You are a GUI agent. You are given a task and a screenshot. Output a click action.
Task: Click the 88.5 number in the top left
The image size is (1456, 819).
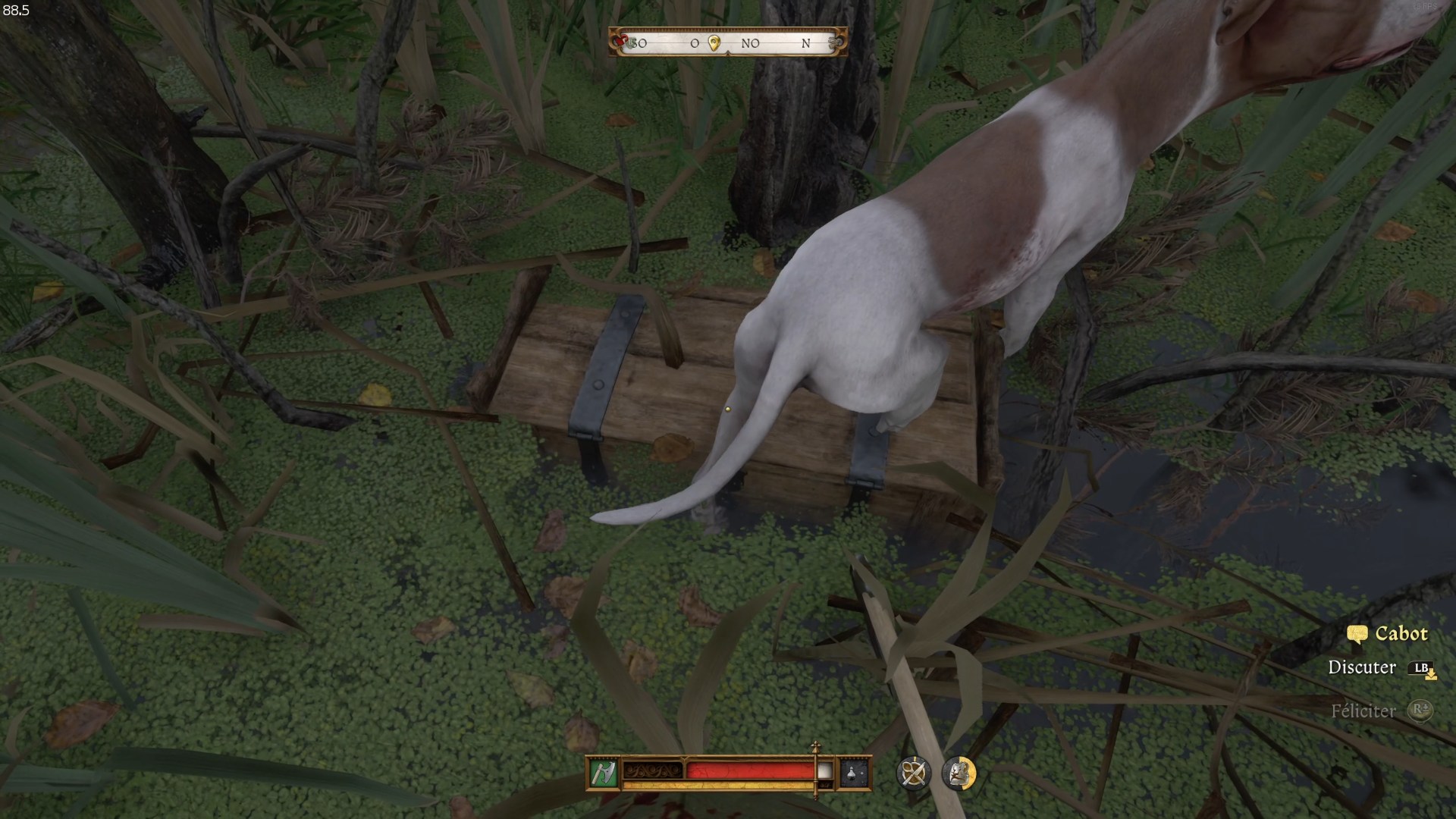click(15, 11)
